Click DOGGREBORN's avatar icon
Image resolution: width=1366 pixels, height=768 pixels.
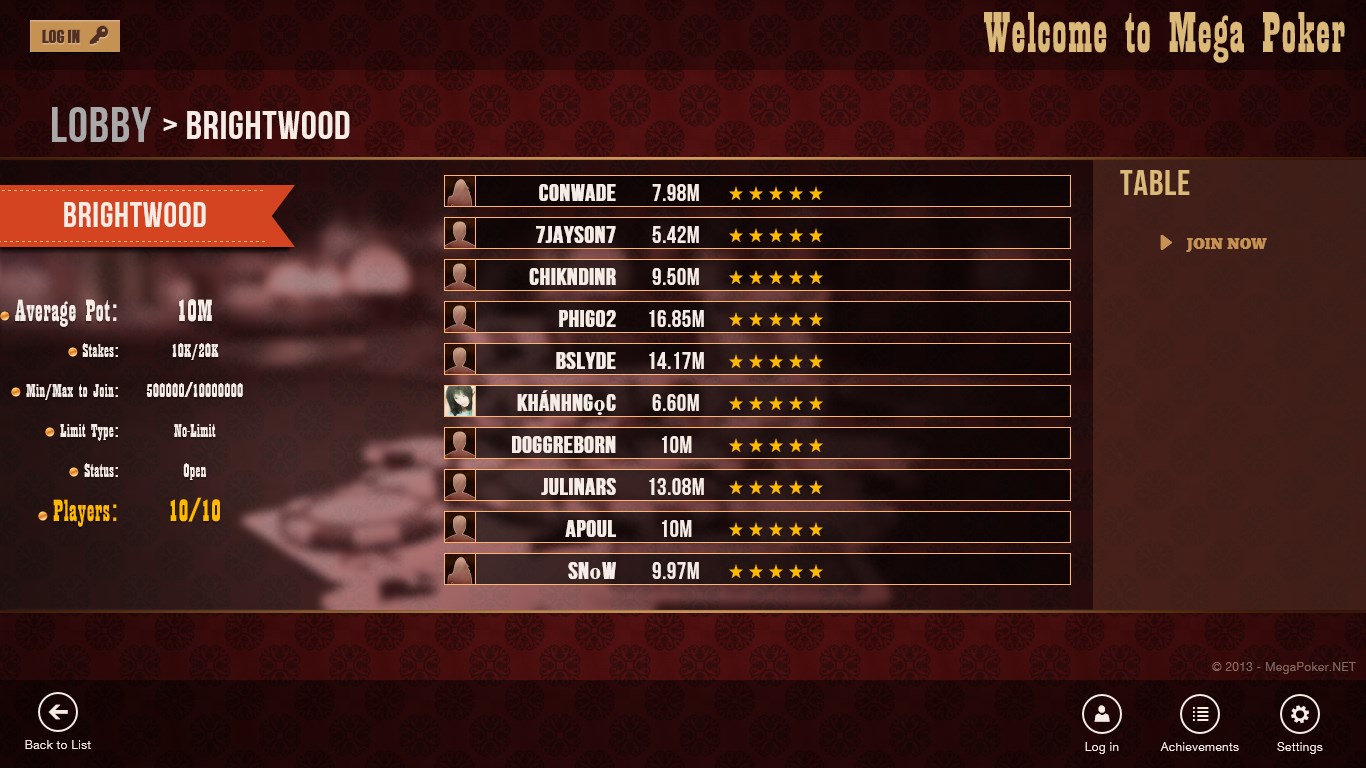pyautogui.click(x=459, y=443)
